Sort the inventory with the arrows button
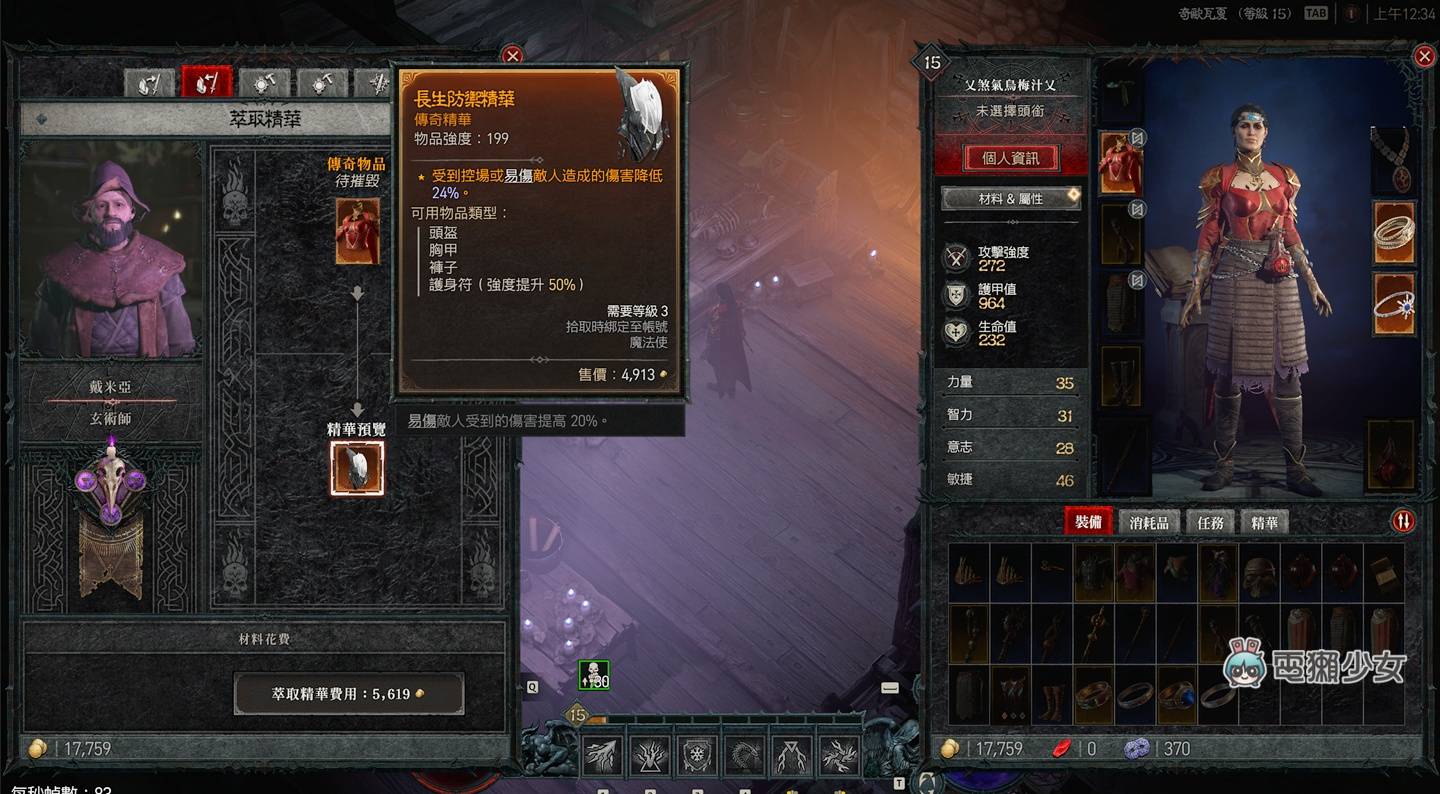Screen dimensions: 1440x794 [1403, 521]
